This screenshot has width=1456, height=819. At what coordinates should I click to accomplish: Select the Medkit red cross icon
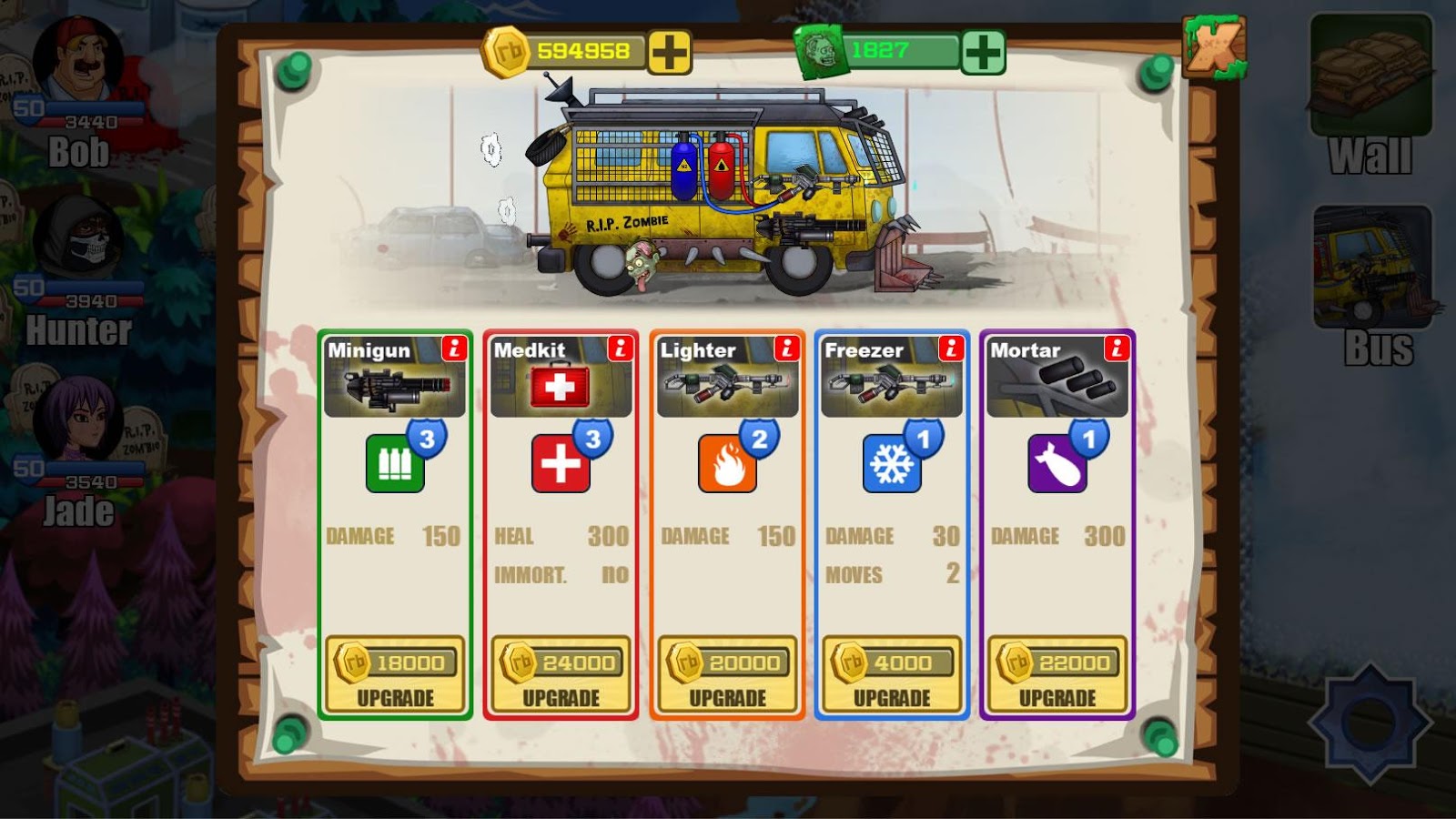pos(561,464)
